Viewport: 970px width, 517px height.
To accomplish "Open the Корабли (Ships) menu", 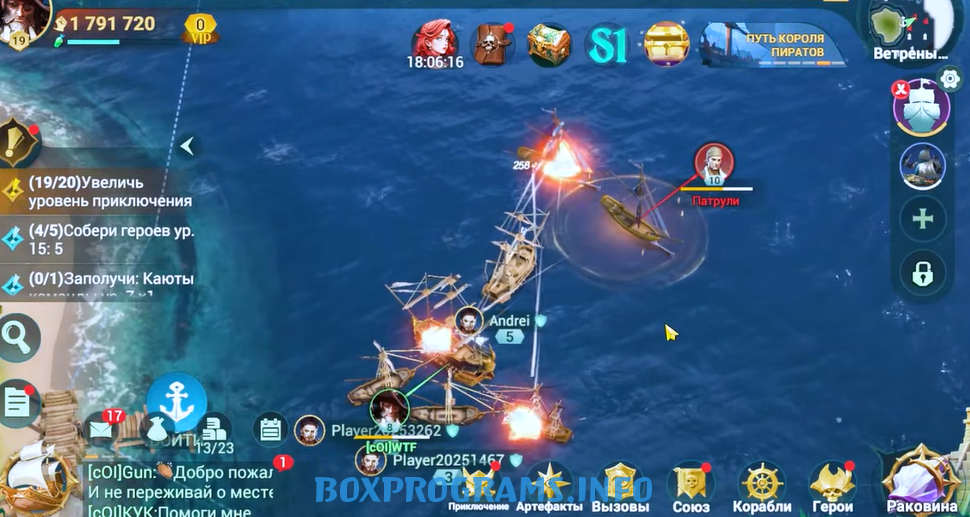I will point(763,485).
